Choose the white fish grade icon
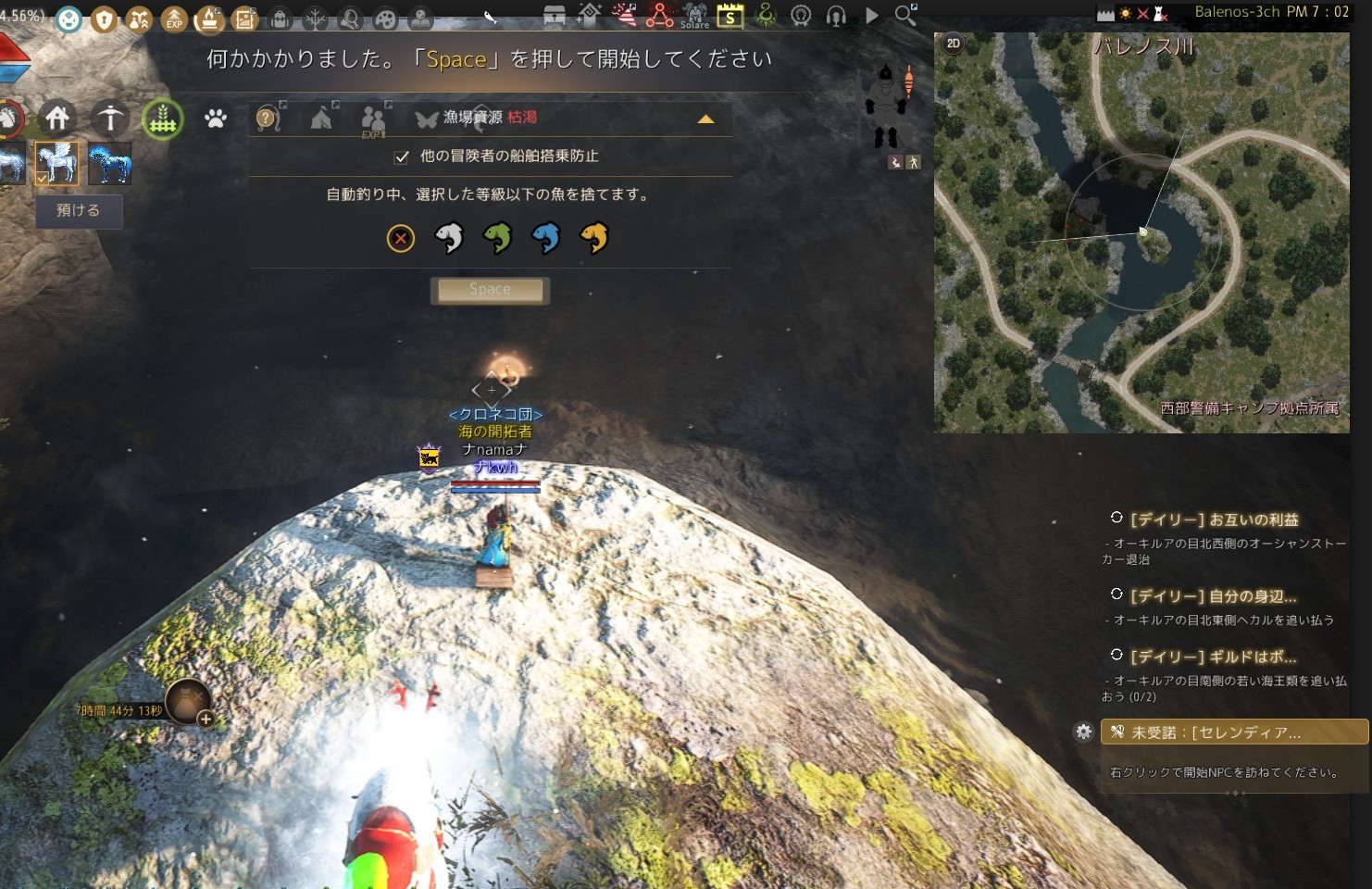This screenshot has height=889, width=1372. coord(449,238)
